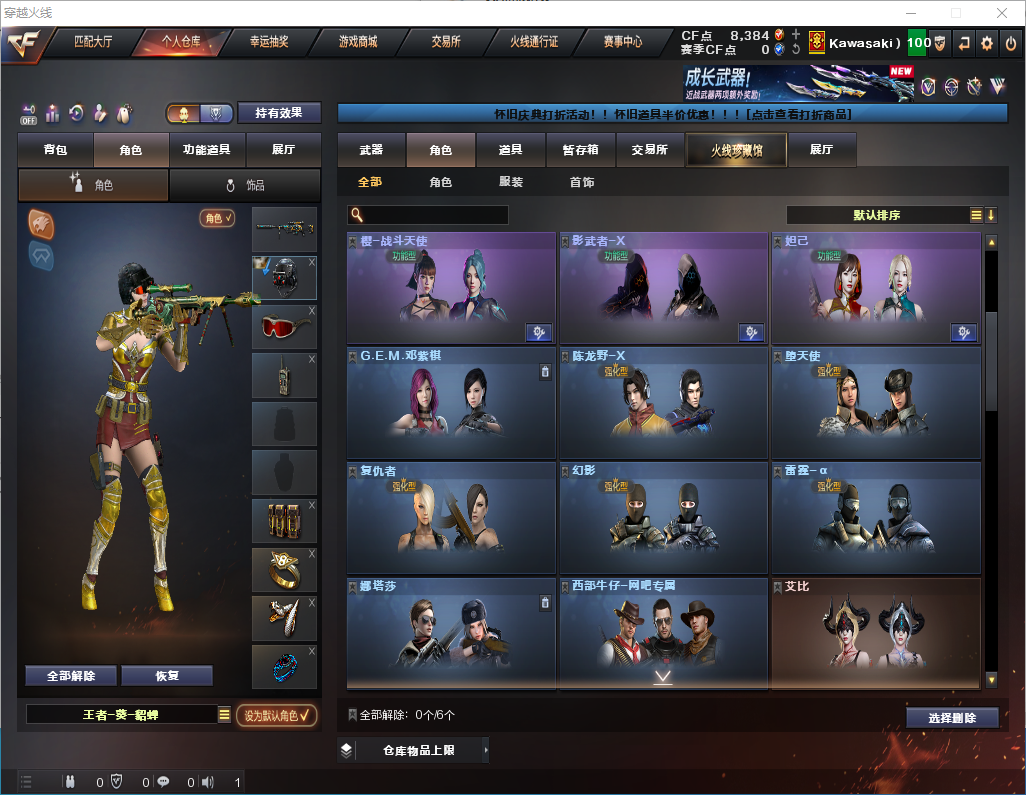Go to 游戏商城 shop
1026x795 pixels.
pos(357,42)
